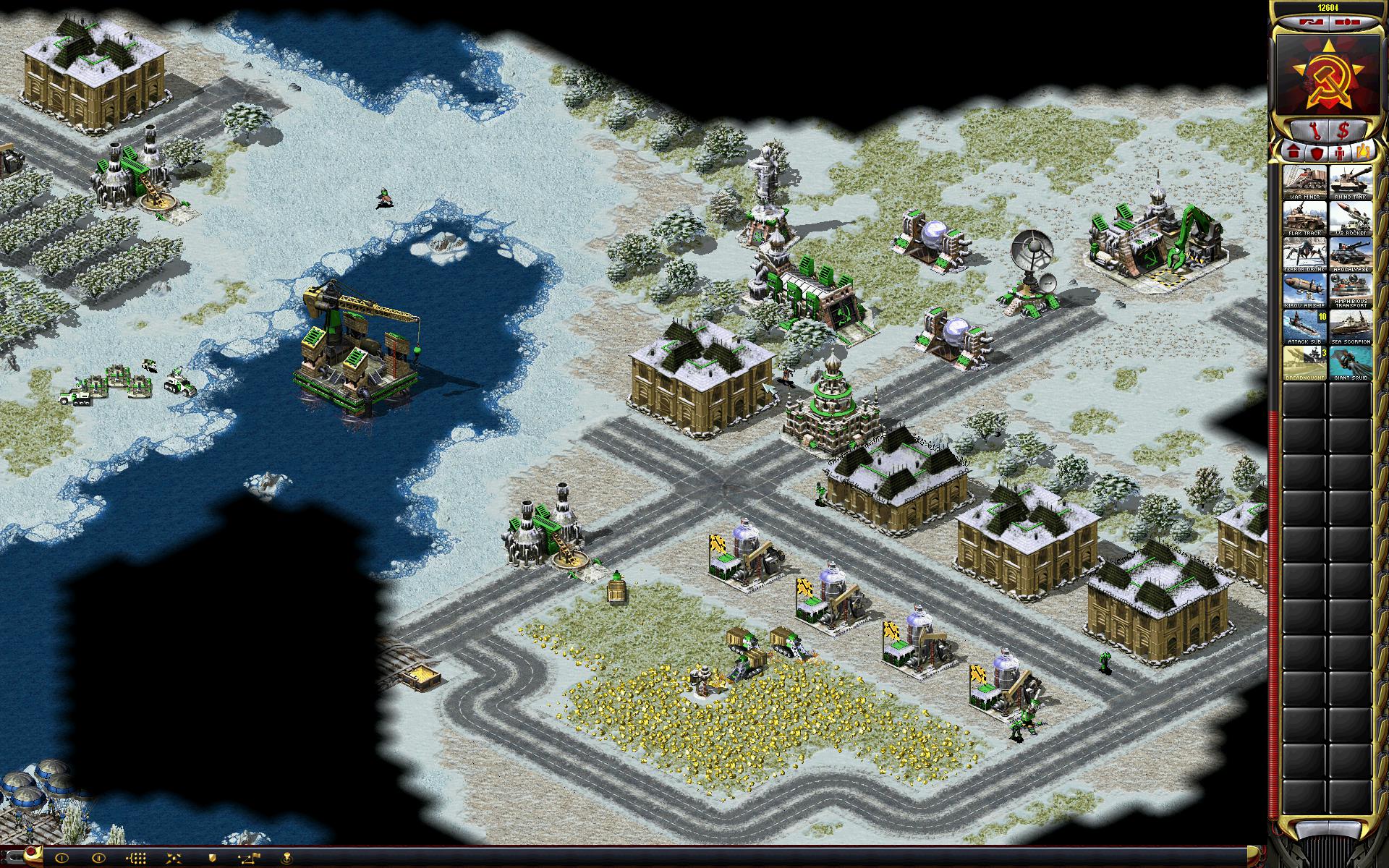Viewport: 1389px width, 868px height.
Task: Switch to the structures build tab
Action: coord(1294,153)
